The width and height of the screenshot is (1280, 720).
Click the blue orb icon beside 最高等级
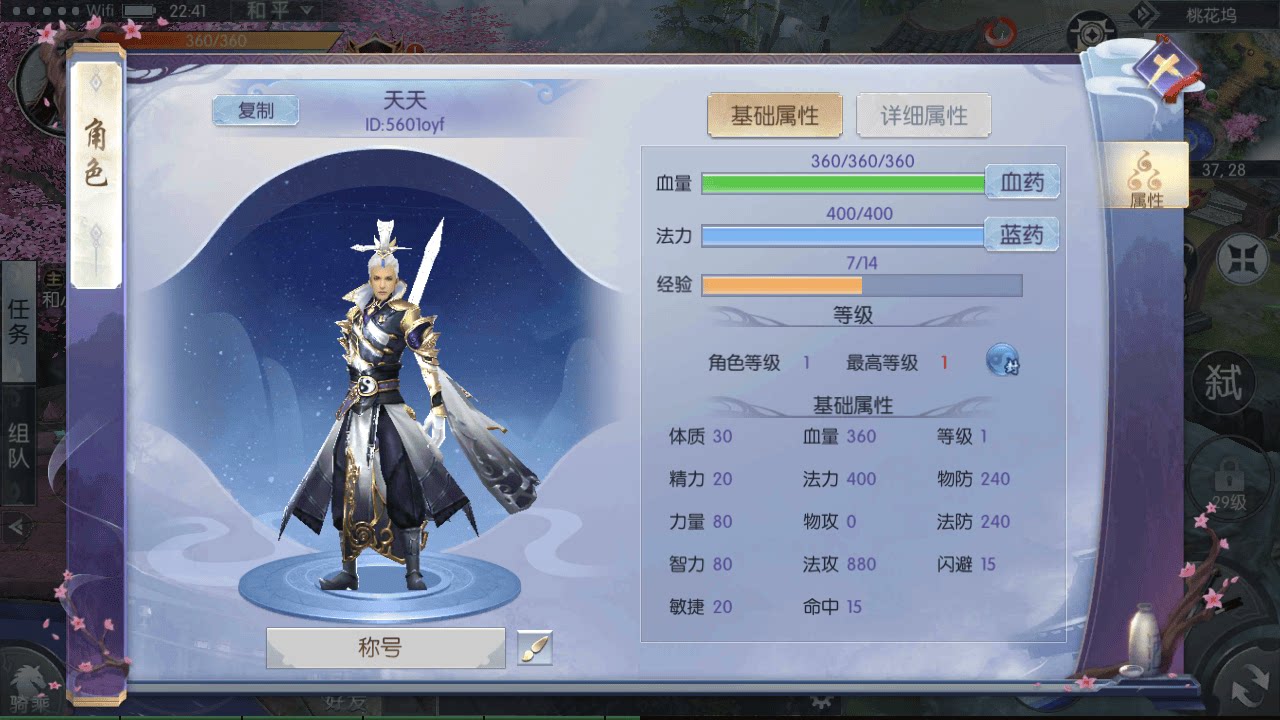1001,360
